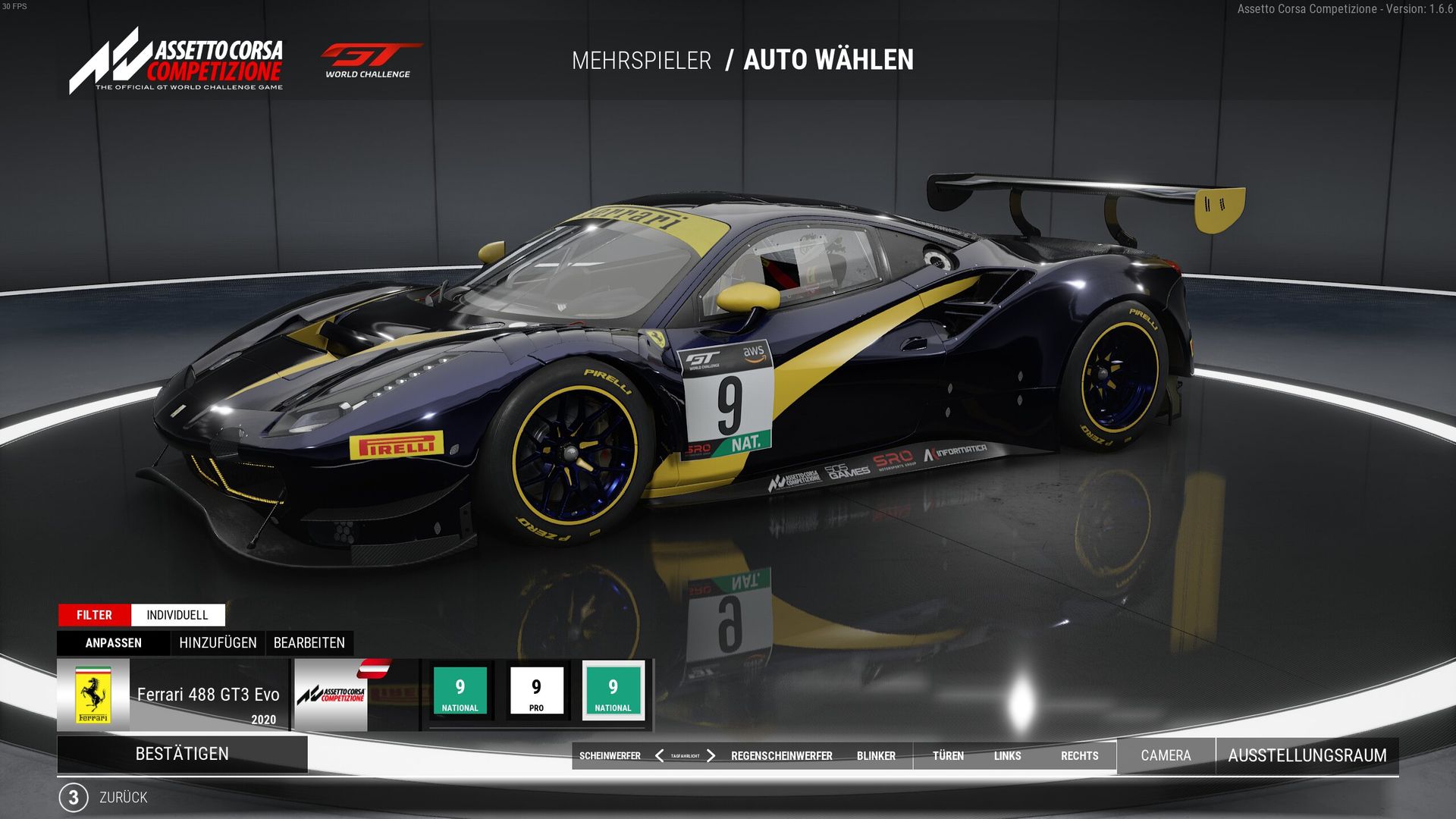Image resolution: width=1456 pixels, height=819 pixels.
Task: Select the Hinzufügen option
Action: [x=218, y=643]
